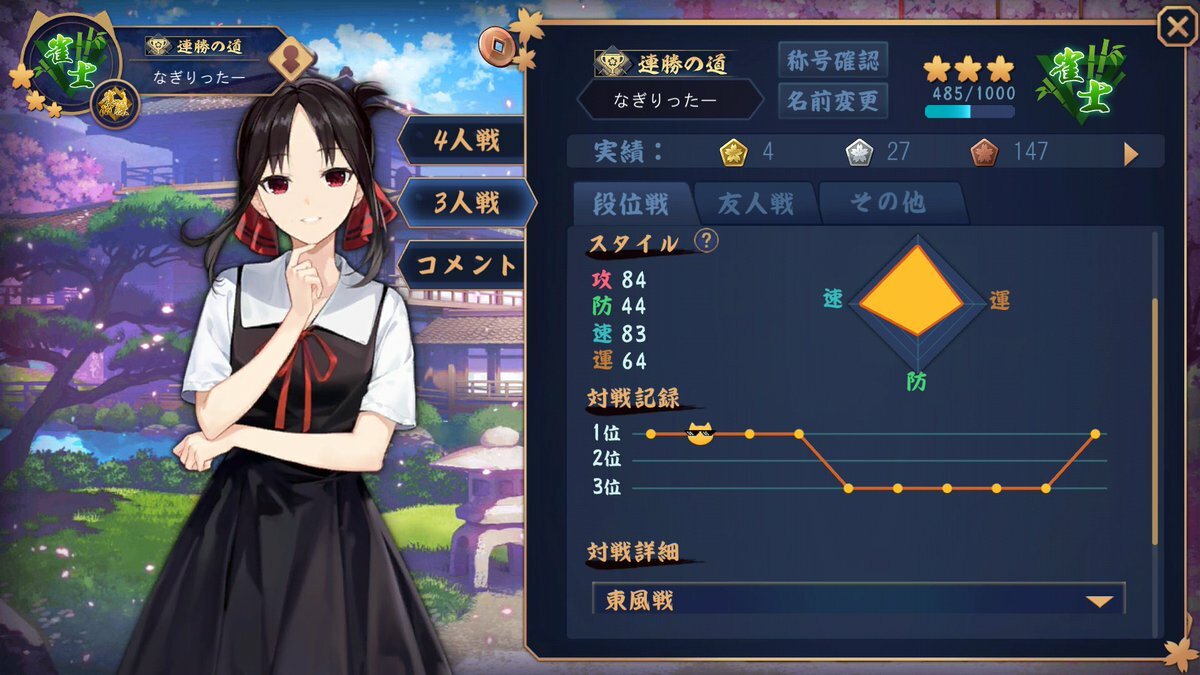This screenshot has width=1200, height=675.
Task: Open the その他 tab
Action: 887,204
